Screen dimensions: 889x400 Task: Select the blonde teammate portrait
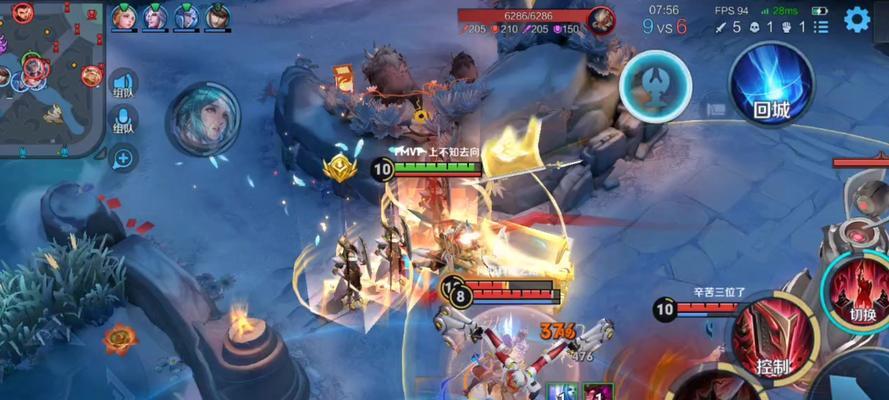pyautogui.click(x=124, y=17)
